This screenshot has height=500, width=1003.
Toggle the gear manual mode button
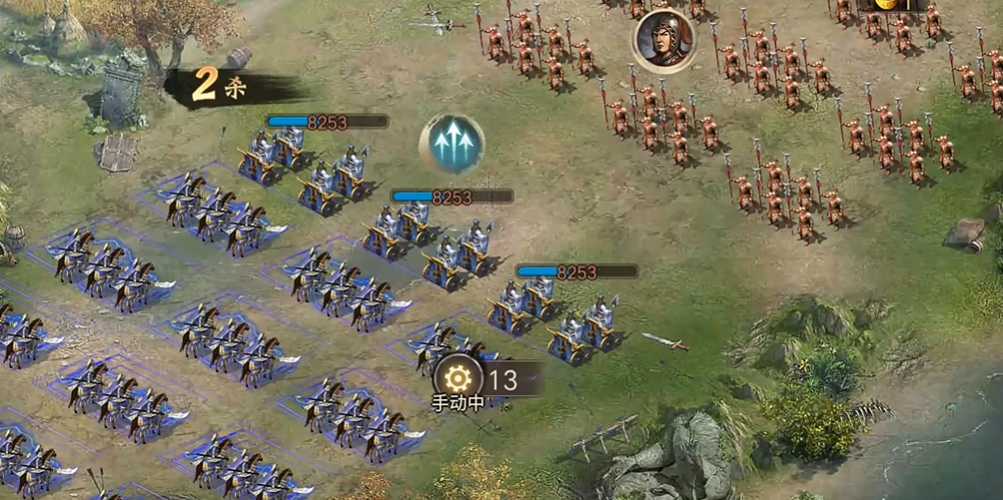click(x=458, y=378)
